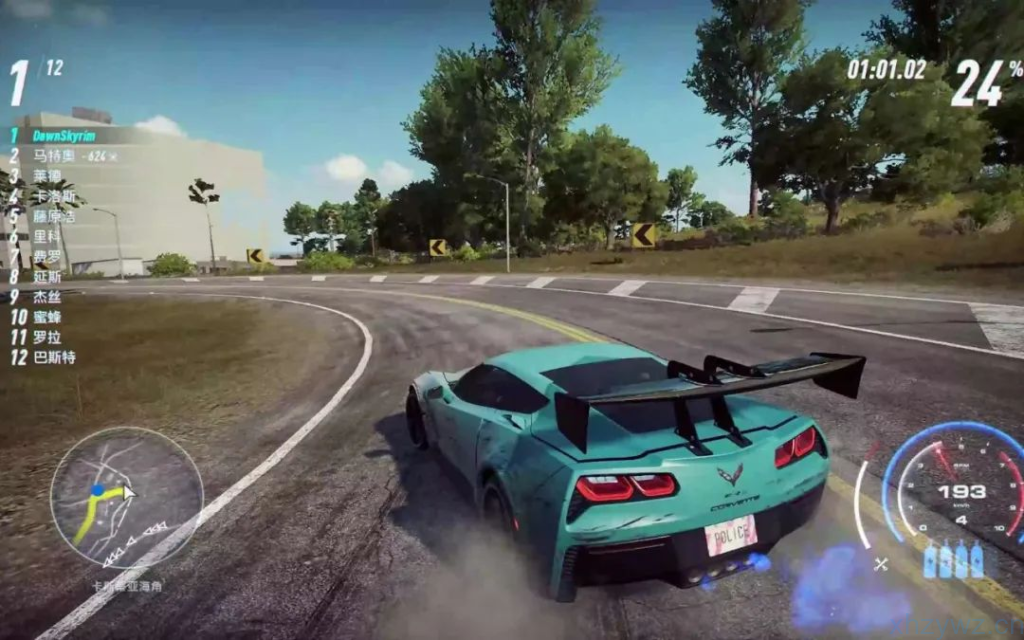The image size is (1024, 640).
Task: Choose racer 巴斯特 in twelfth place
Action: click(54, 357)
